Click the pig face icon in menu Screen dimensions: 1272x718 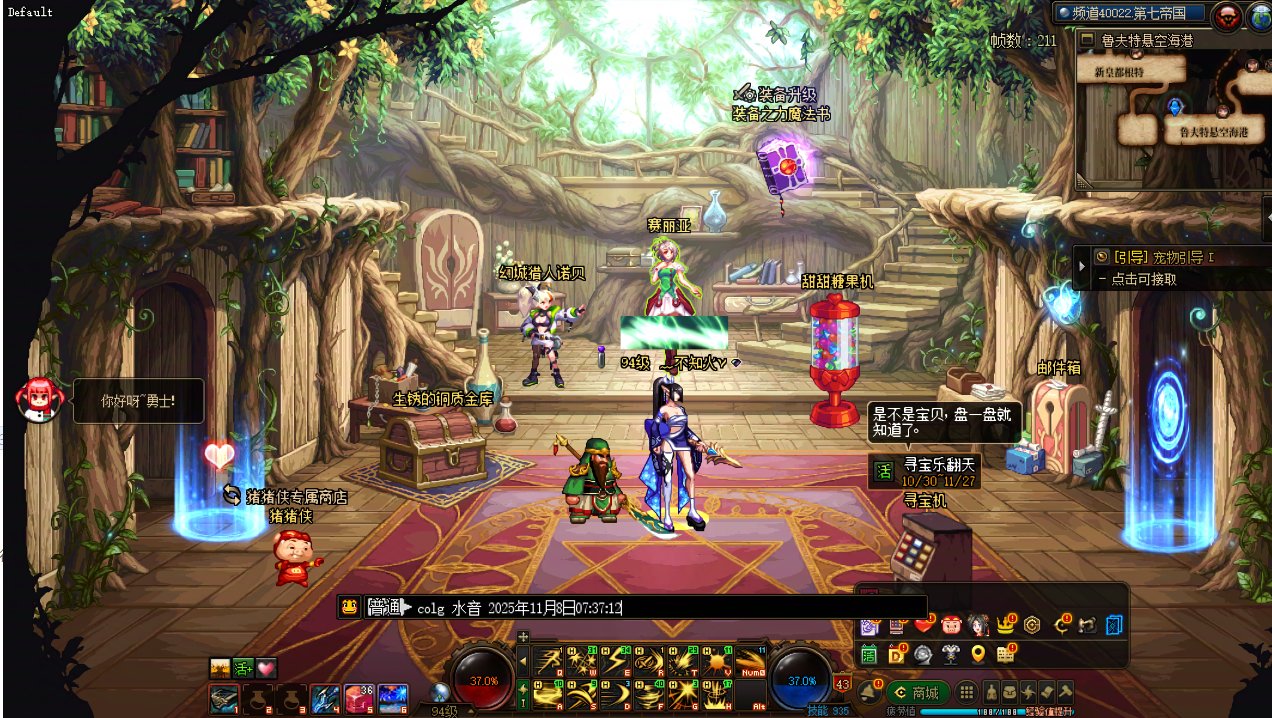(x=950, y=626)
